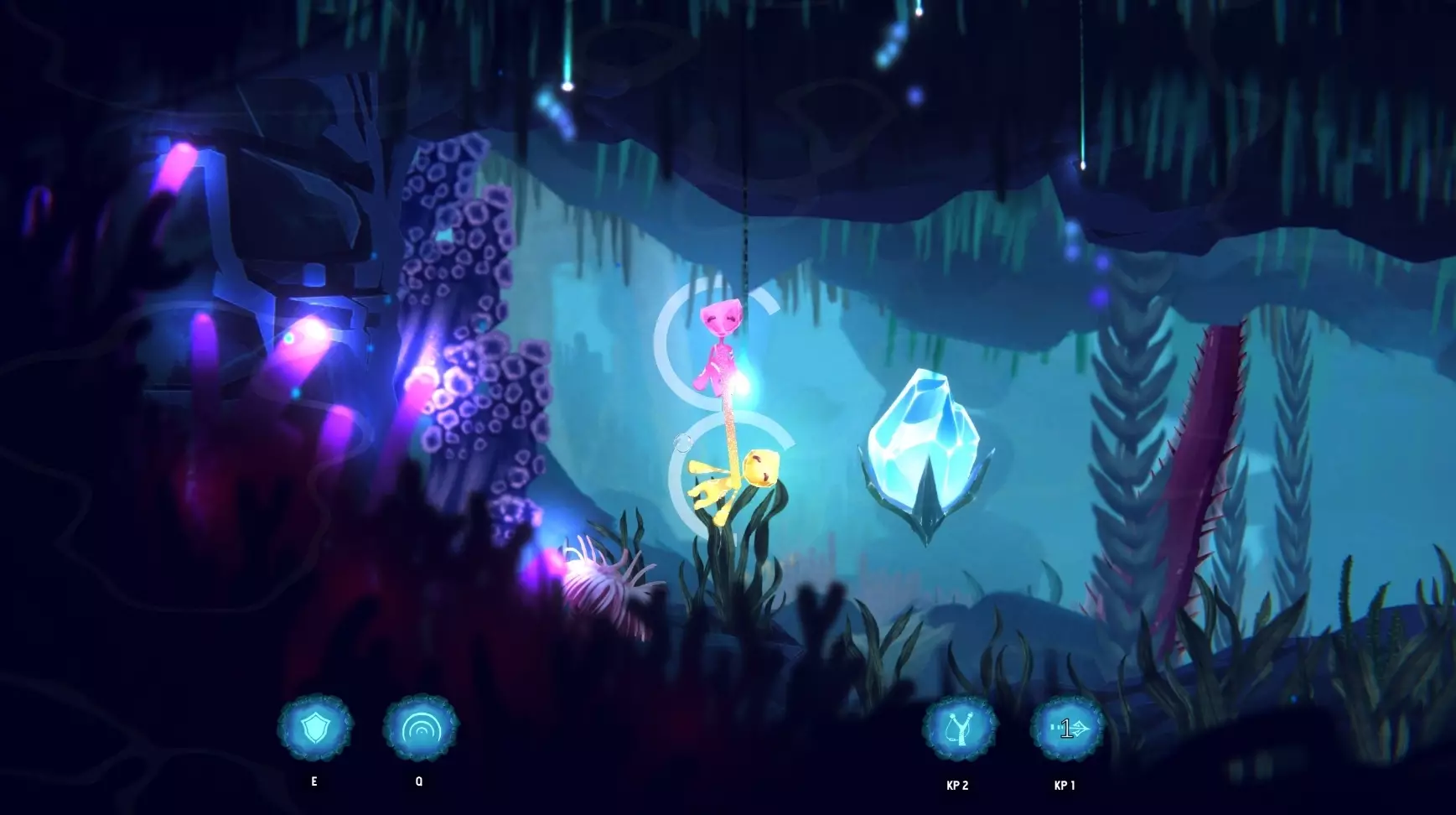Use the slingshot ability icon
Viewport: 1456px width, 815px height.
[x=959, y=729]
